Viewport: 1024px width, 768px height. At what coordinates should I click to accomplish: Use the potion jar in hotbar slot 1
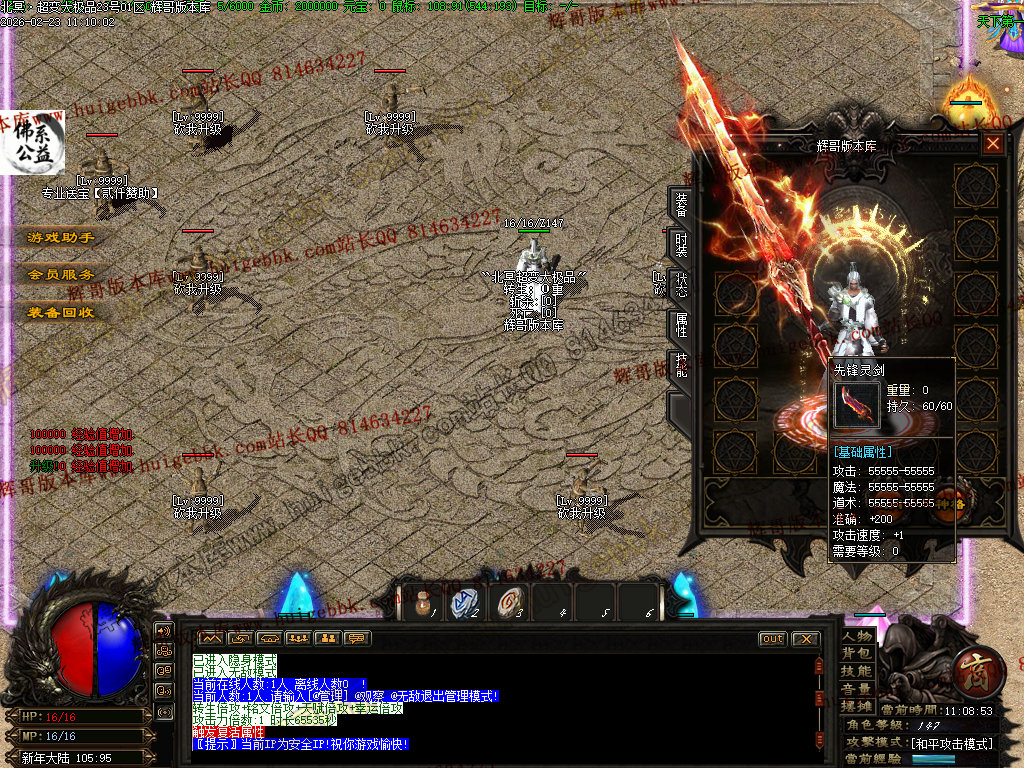point(422,603)
